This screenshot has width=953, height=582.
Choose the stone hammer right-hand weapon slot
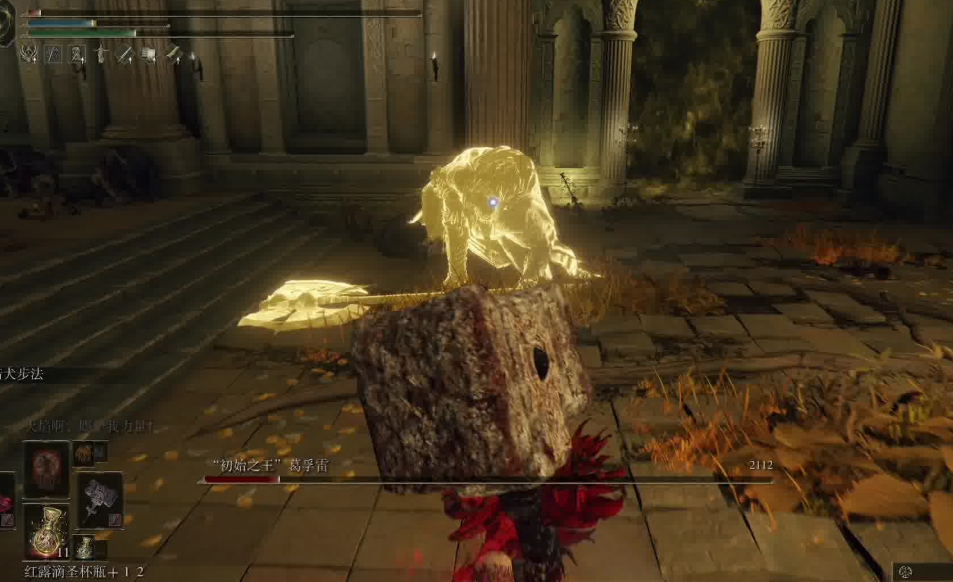(100, 499)
